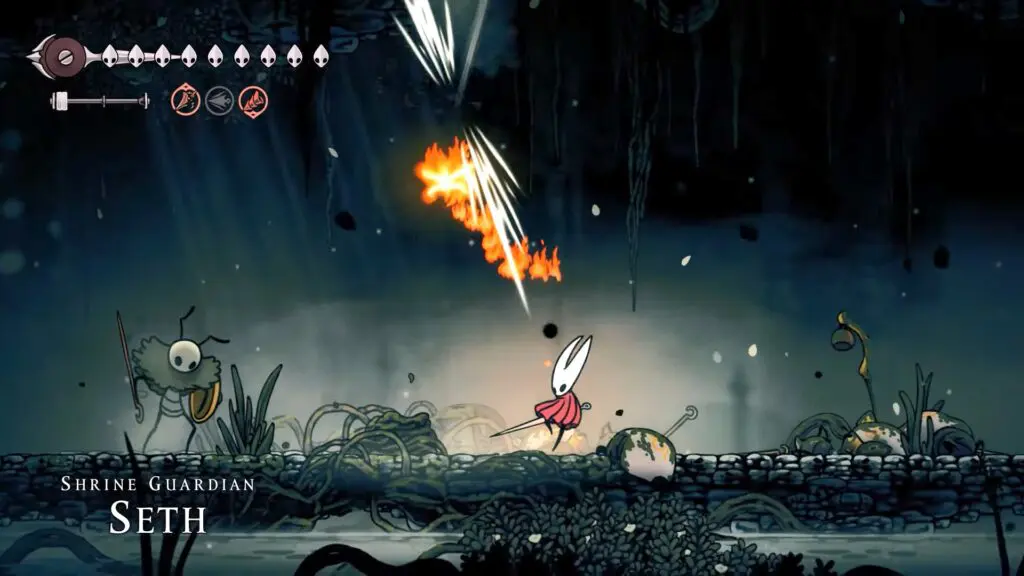Select the greyed-out middle tool icon
The height and width of the screenshot is (576, 1024).
tap(219, 100)
